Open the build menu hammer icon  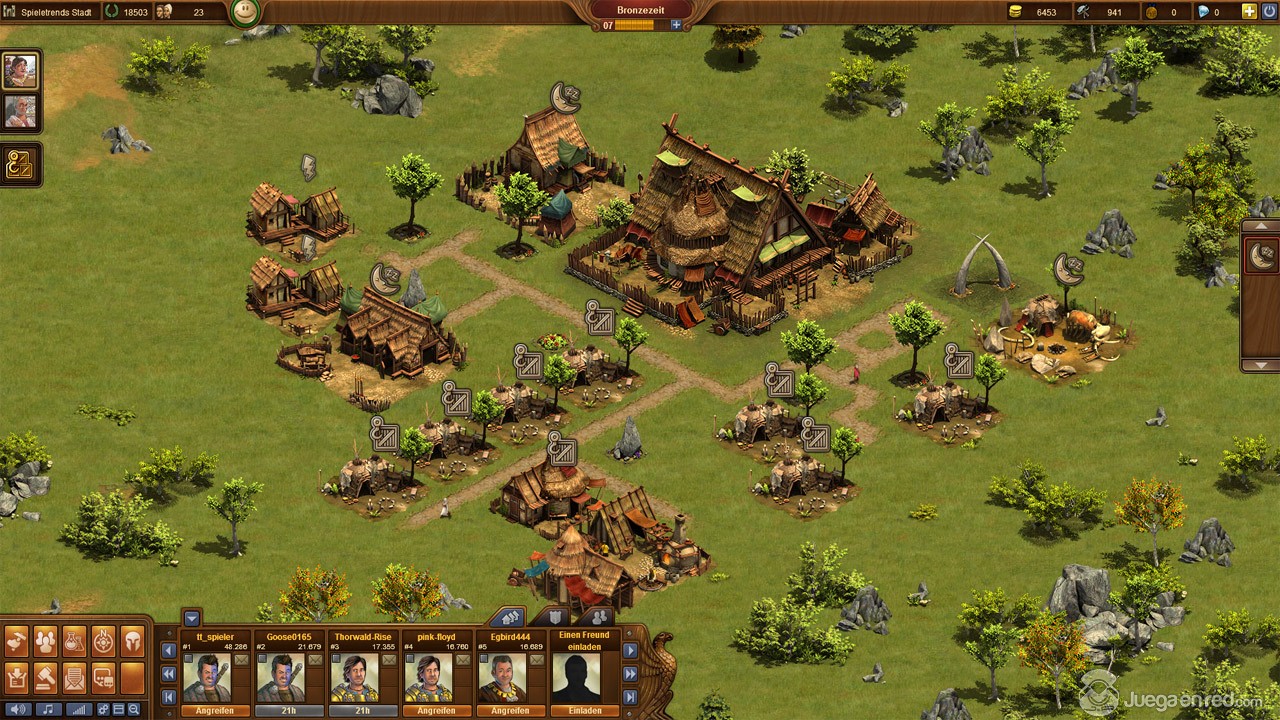[17, 642]
